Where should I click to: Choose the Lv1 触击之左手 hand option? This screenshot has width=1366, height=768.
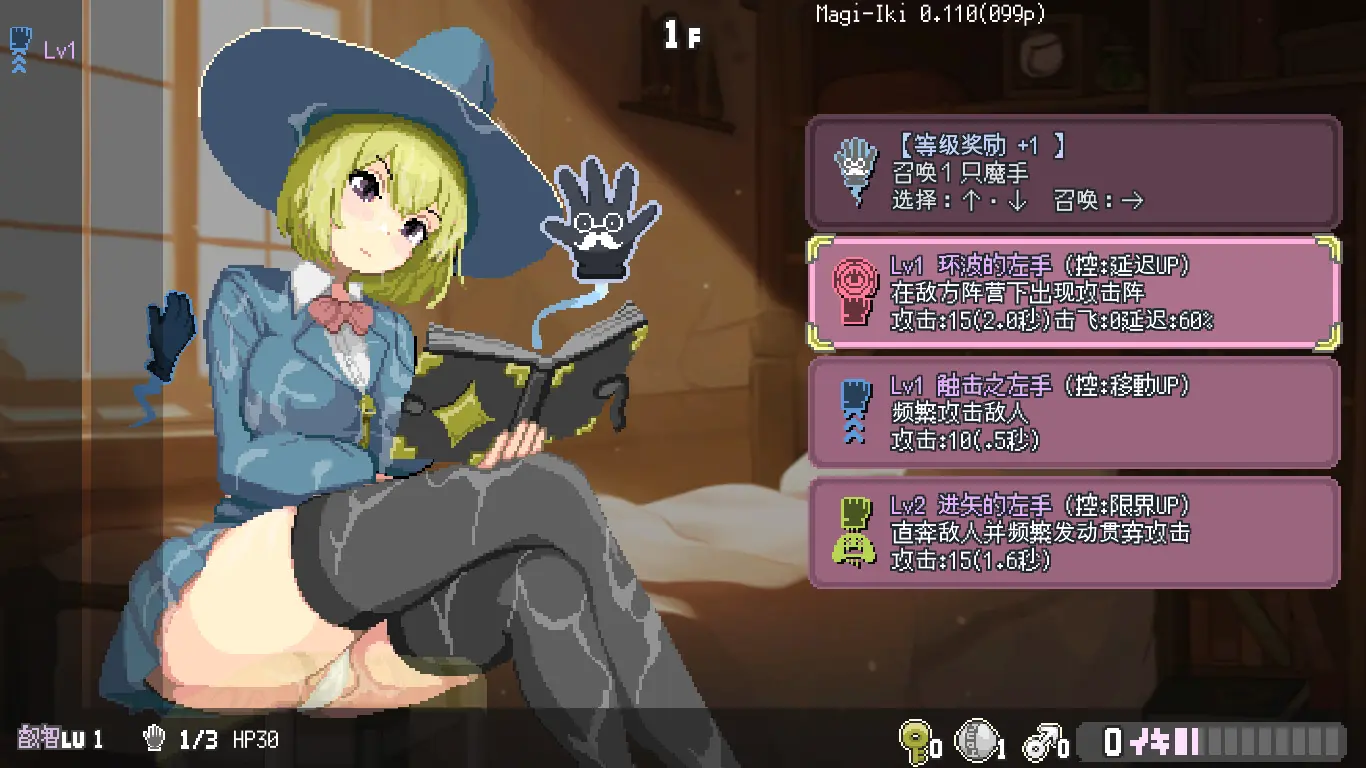pyautogui.click(x=1073, y=412)
